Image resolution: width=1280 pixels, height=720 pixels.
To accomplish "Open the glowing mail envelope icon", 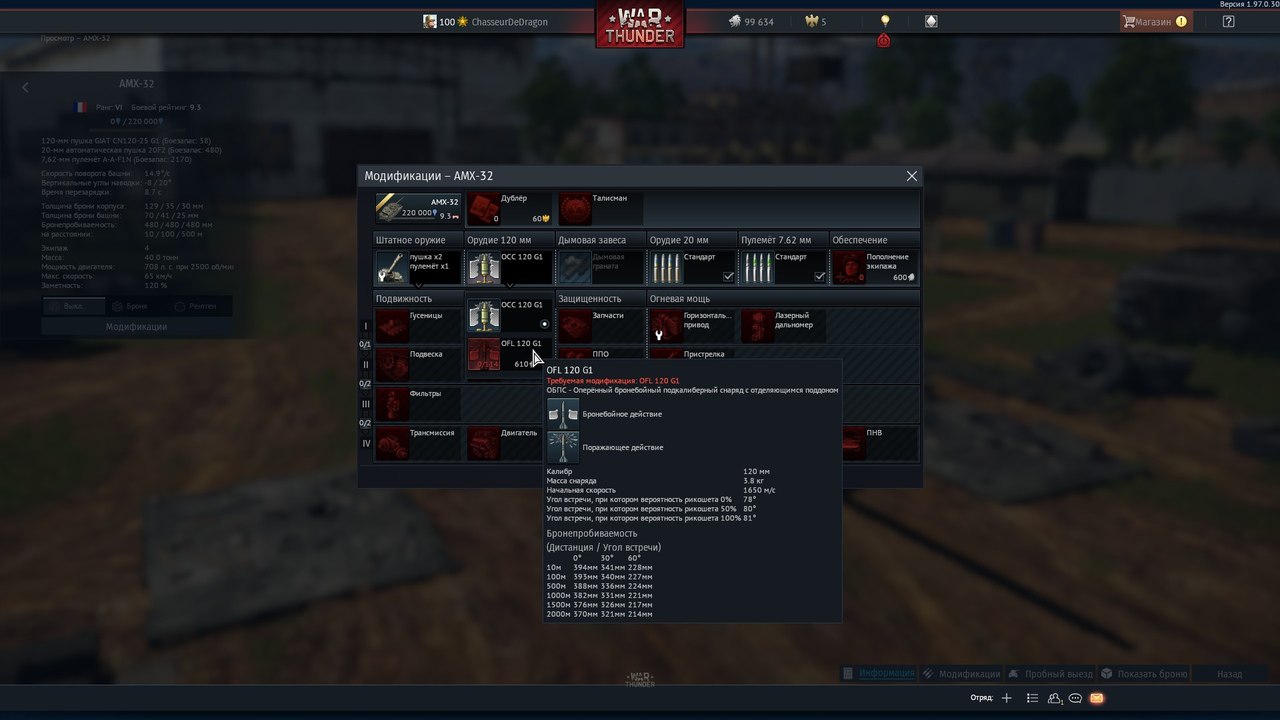I will [1097, 698].
